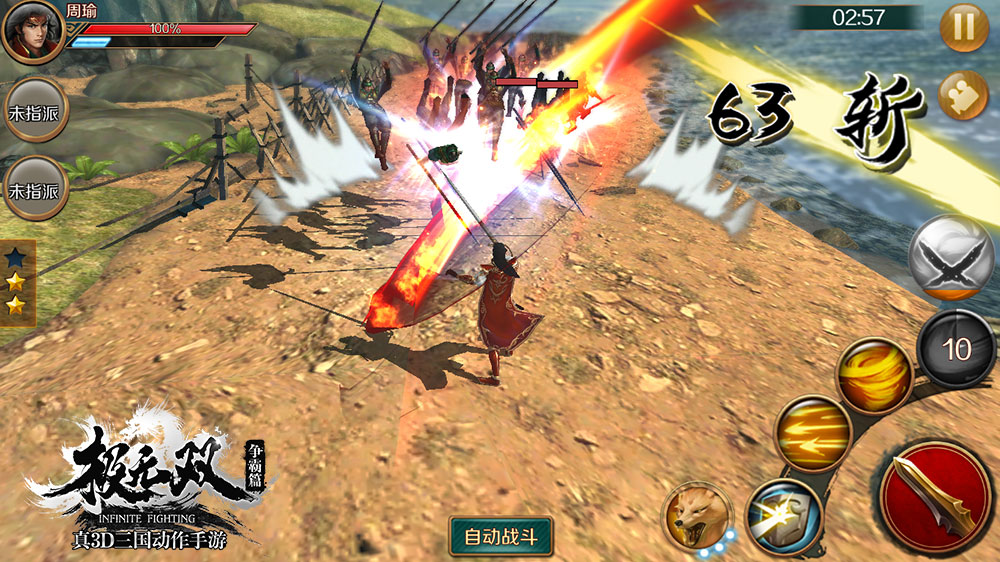Open 周瑜's hero portrait
Viewport: 1000px width, 562px height.
(32, 32)
